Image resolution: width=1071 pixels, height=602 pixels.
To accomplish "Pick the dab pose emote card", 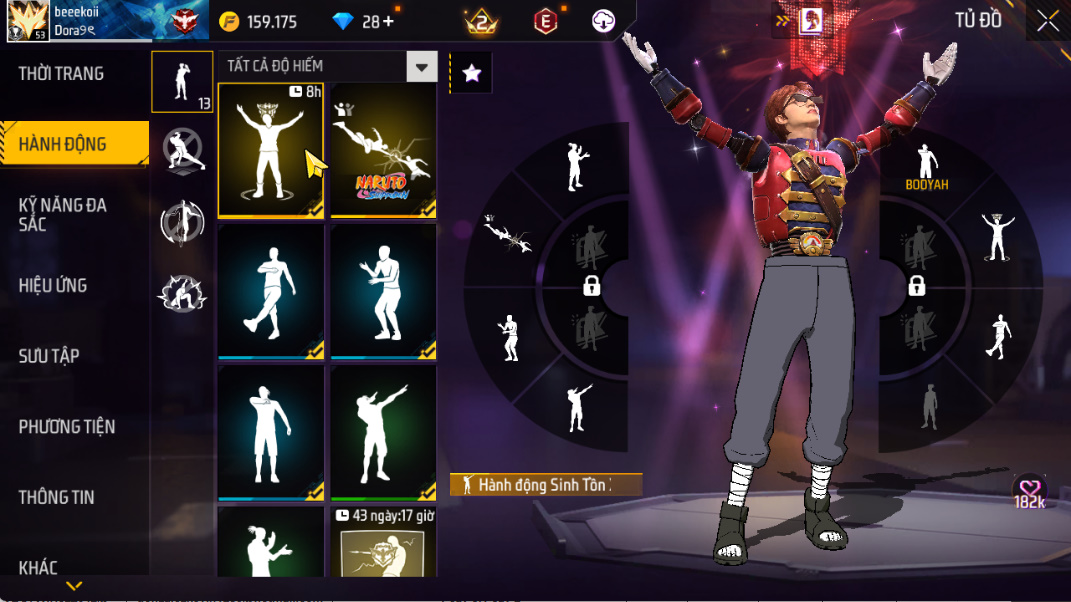I will pos(384,432).
